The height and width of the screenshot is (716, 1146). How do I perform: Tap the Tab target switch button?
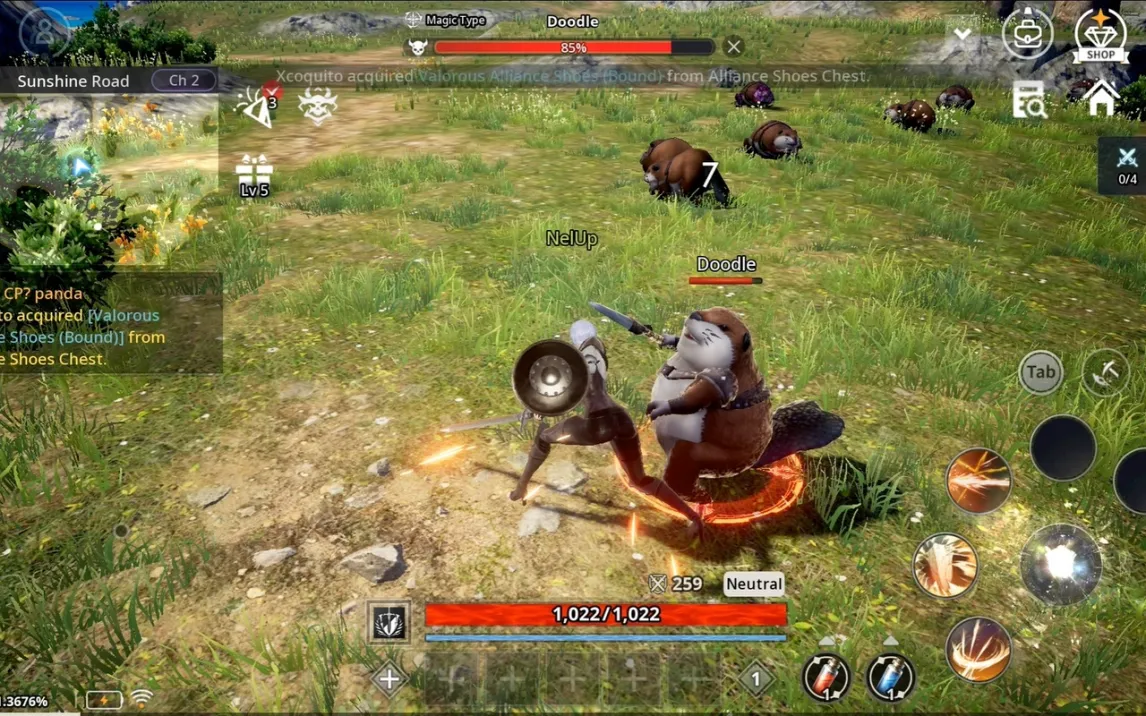tap(1040, 372)
